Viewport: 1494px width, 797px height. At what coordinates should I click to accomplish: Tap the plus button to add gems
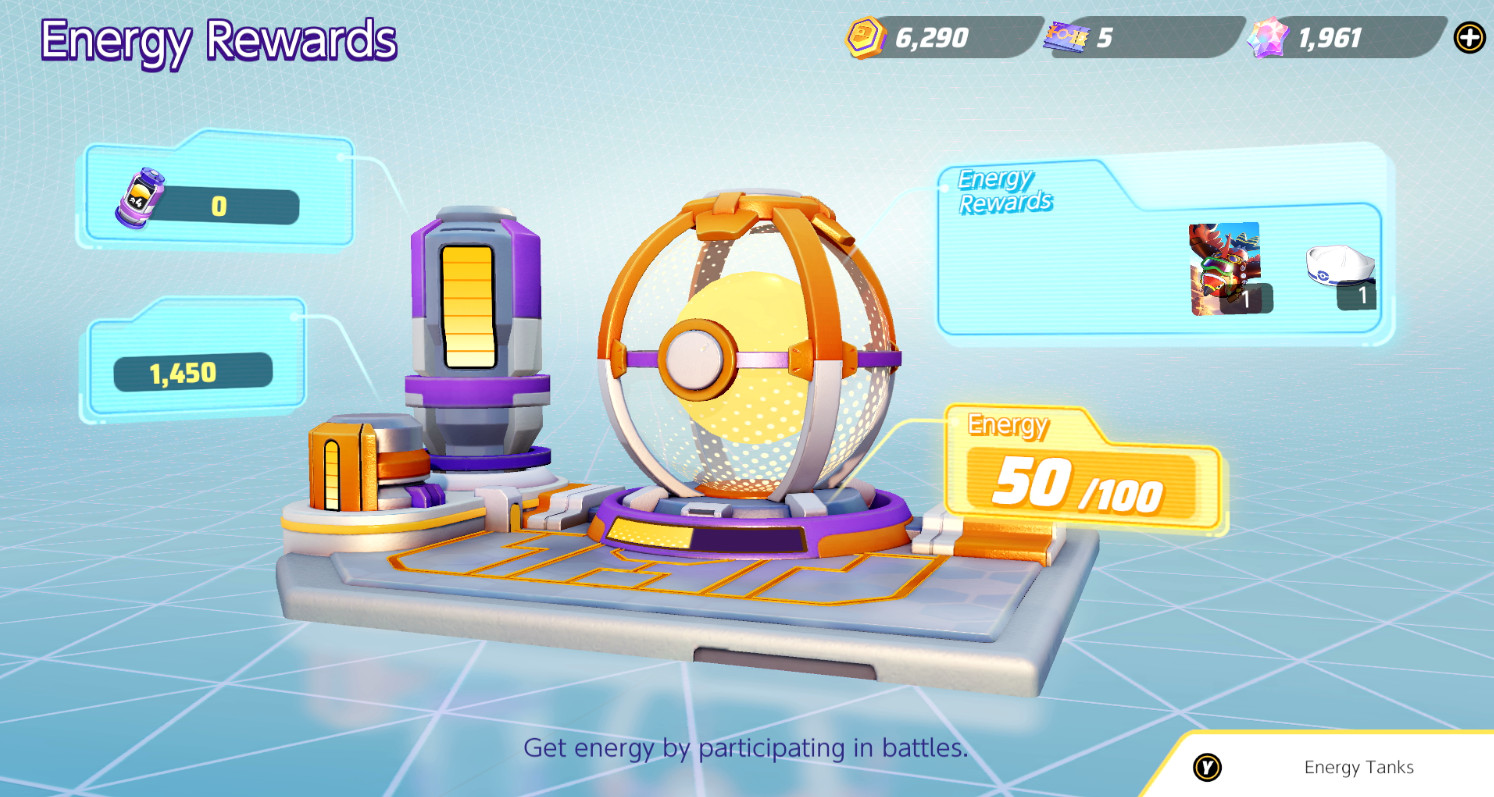tap(1469, 38)
